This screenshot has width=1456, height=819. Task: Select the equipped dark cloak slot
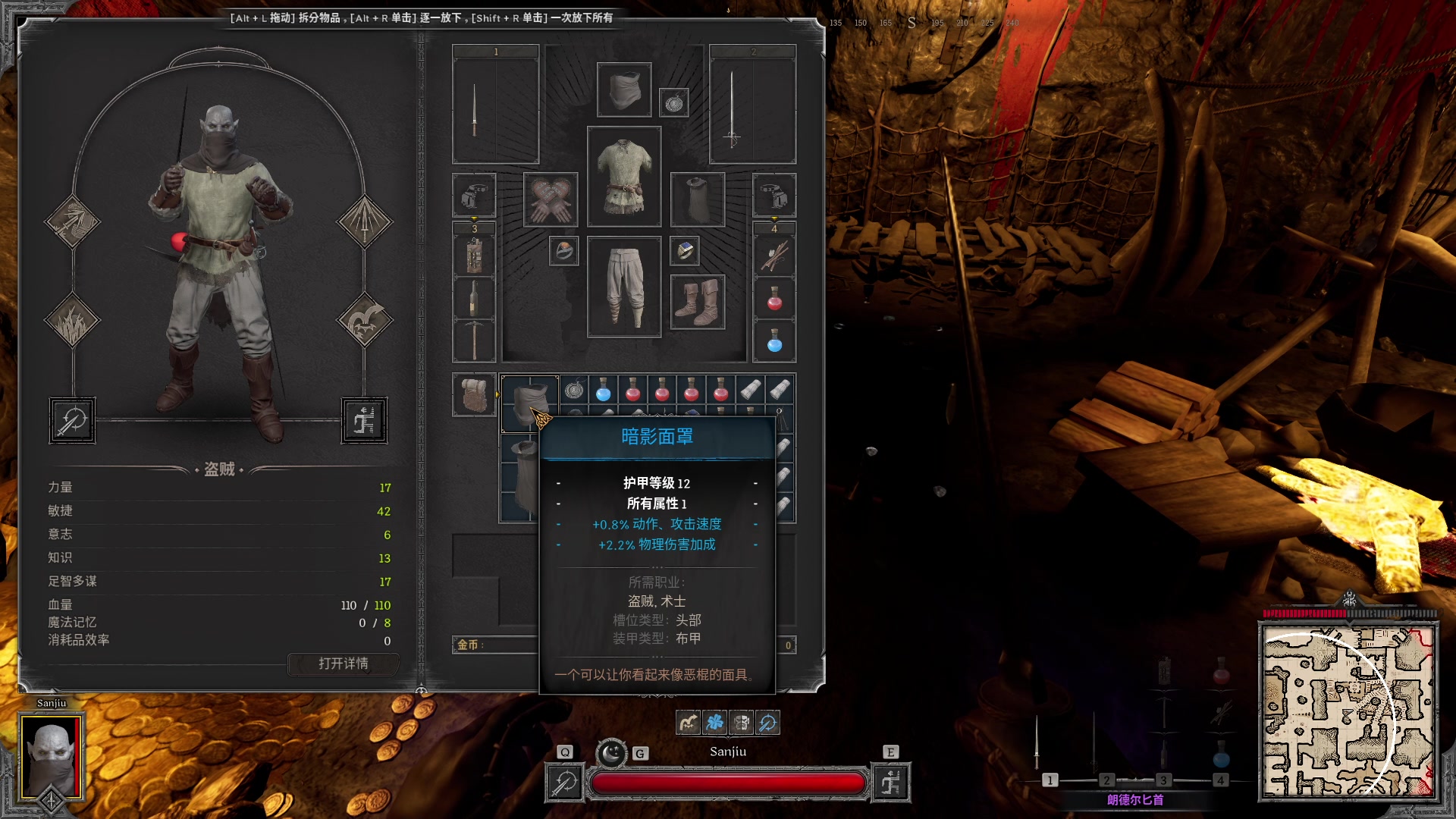pyautogui.click(x=698, y=199)
